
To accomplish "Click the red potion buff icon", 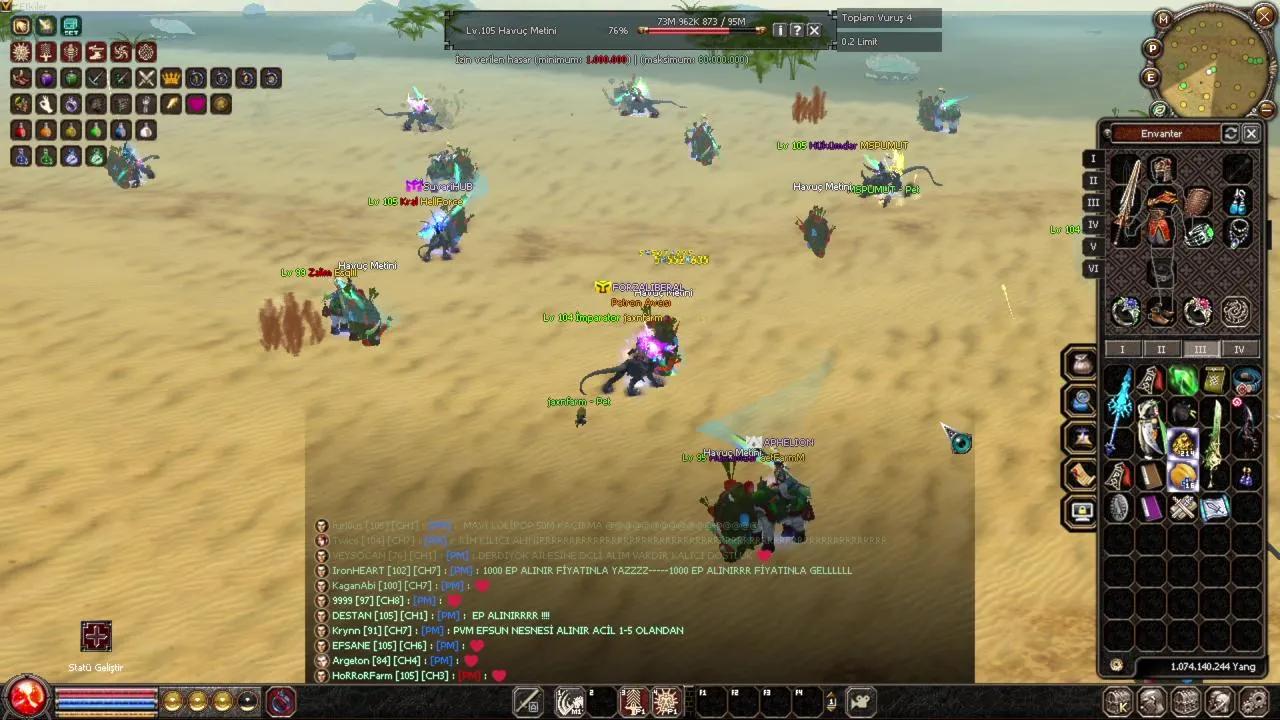I will click(x=21, y=129).
